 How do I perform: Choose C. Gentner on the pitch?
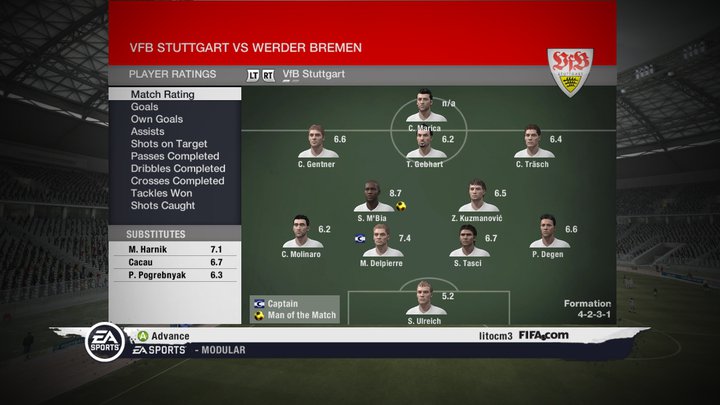(x=317, y=143)
